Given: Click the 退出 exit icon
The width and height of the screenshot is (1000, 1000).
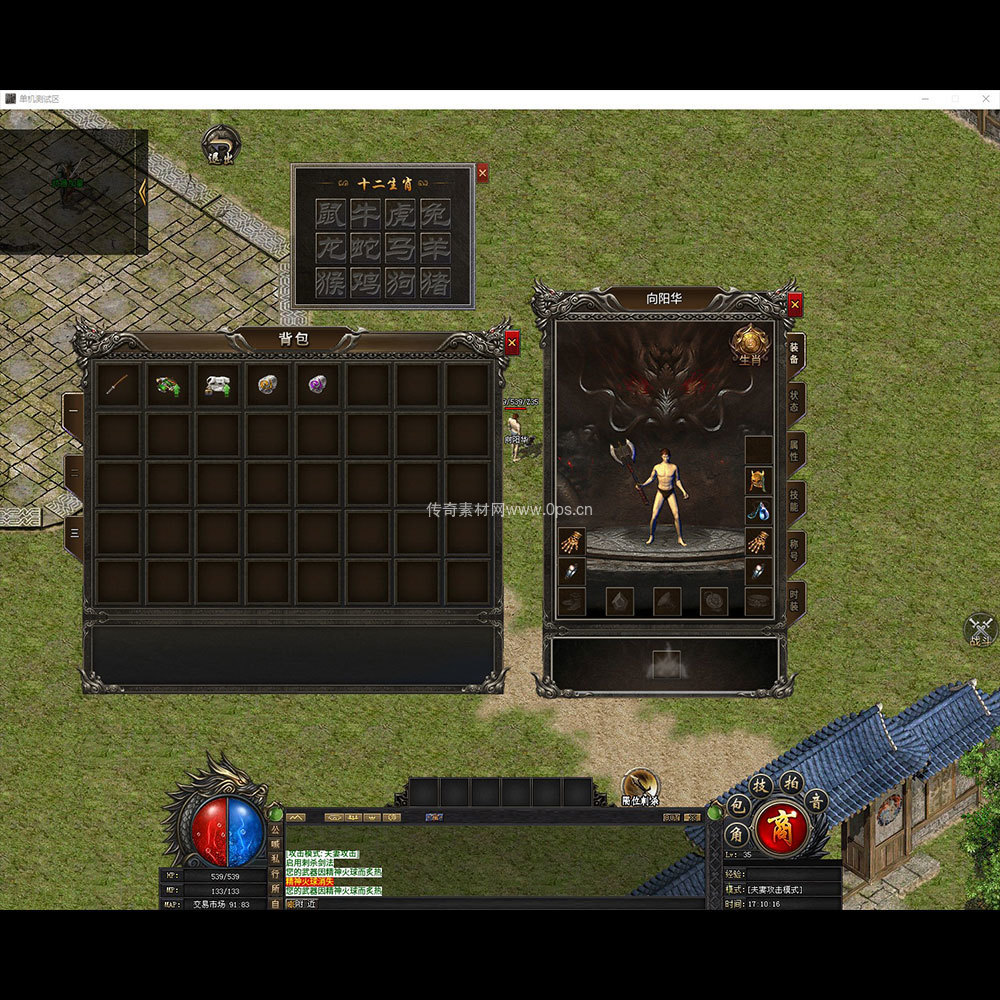Looking at the screenshot, I should [220, 145].
